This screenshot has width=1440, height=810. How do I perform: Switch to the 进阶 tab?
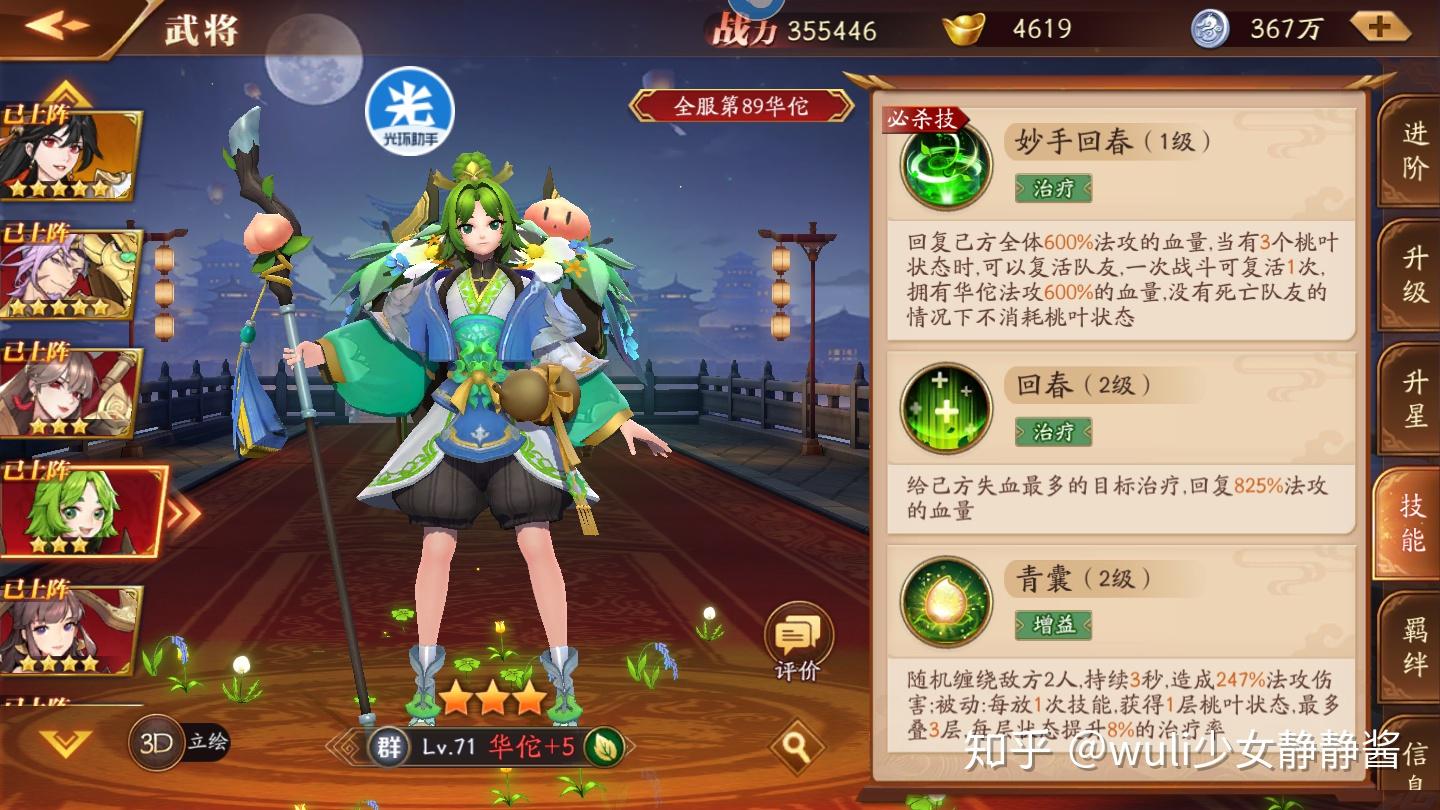(1413, 150)
